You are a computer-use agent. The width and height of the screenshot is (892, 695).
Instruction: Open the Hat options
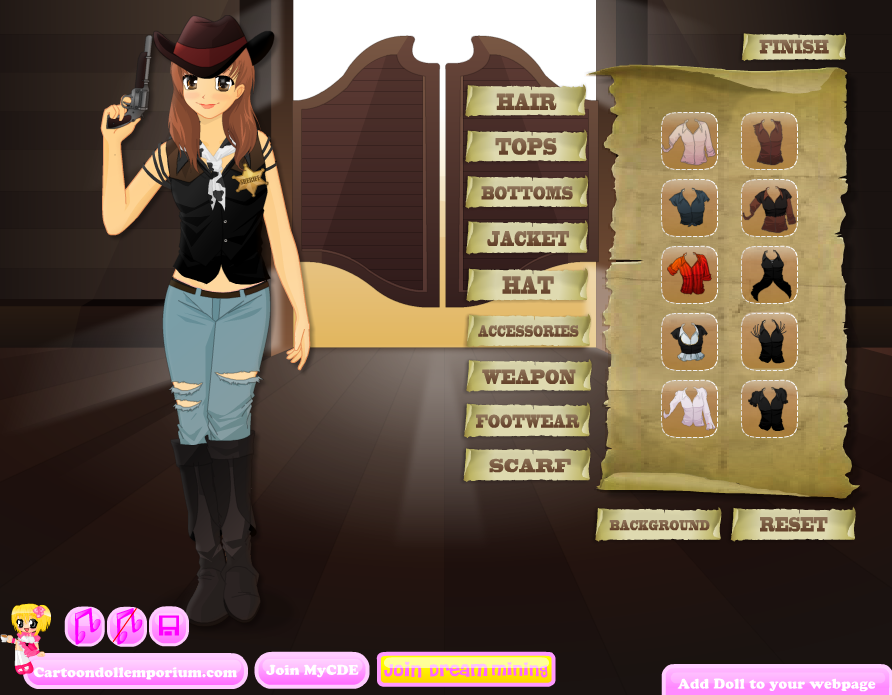click(527, 285)
